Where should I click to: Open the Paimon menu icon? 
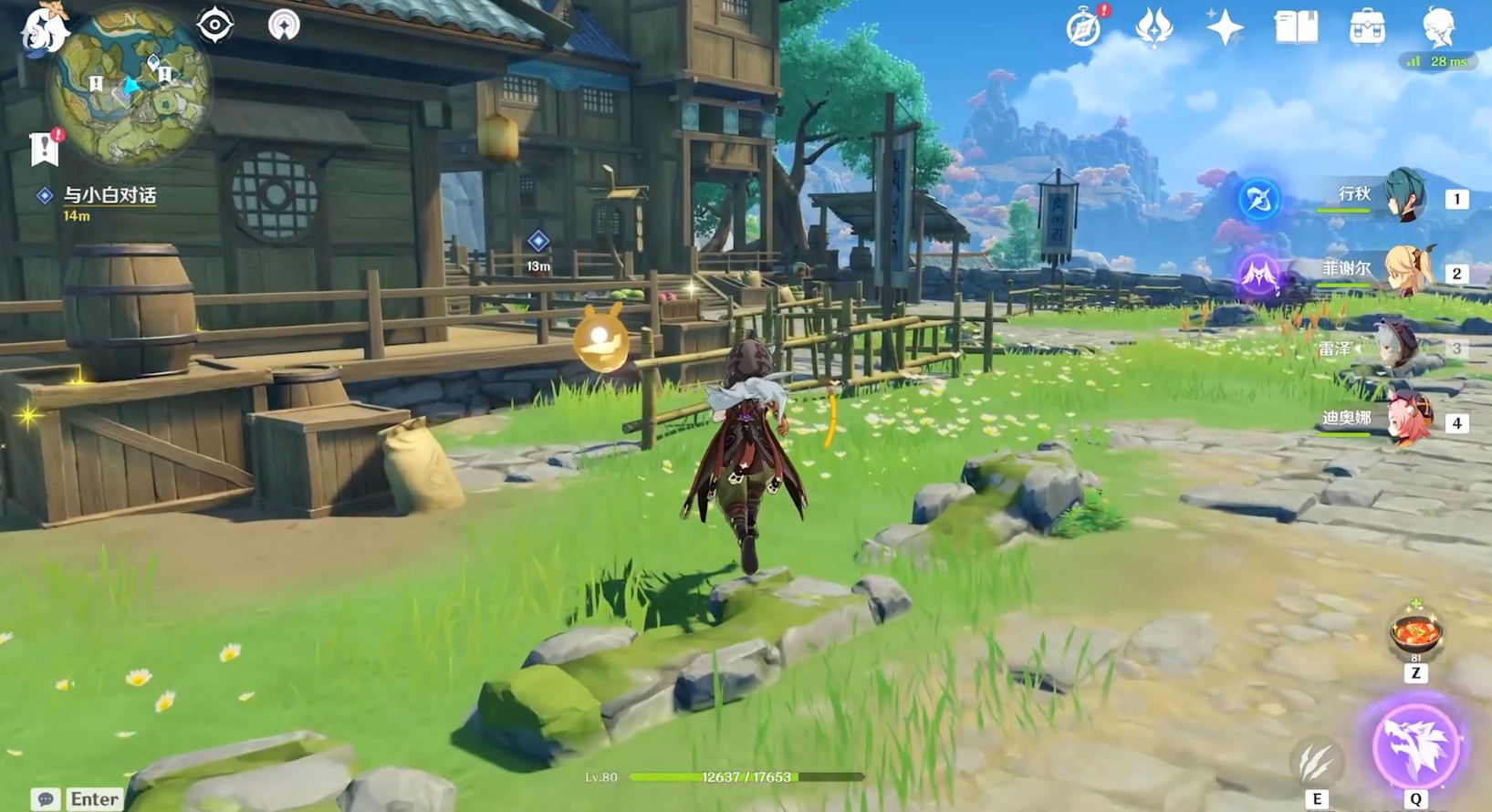(41, 29)
